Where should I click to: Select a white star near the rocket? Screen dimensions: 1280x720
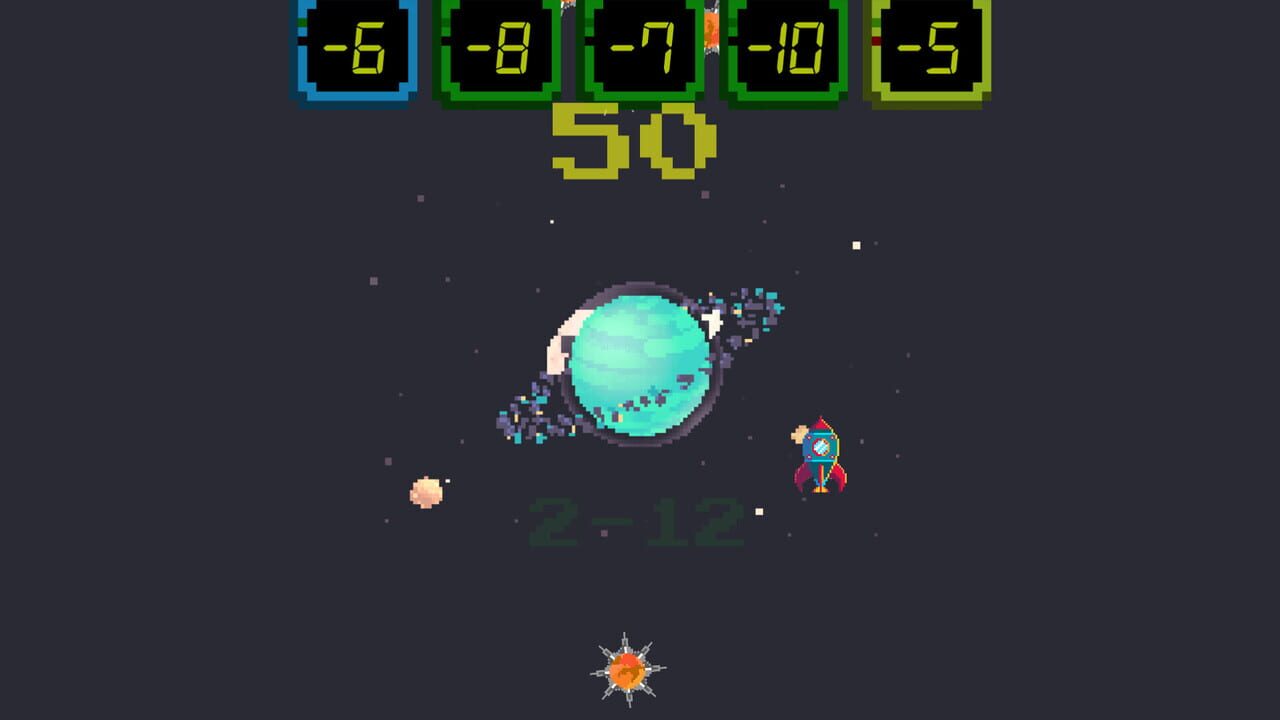[758, 511]
